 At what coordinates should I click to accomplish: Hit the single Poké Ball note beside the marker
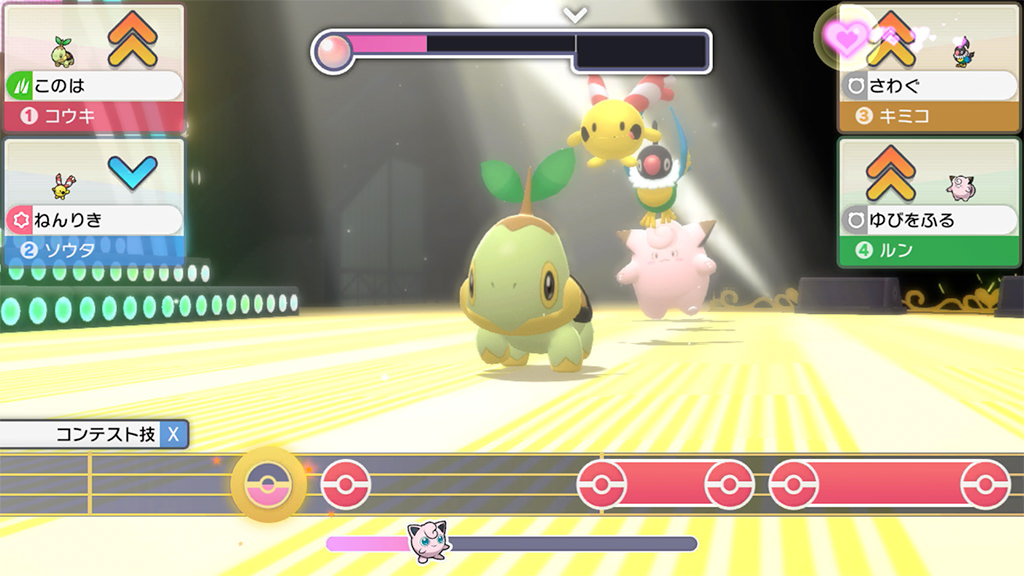pos(345,485)
